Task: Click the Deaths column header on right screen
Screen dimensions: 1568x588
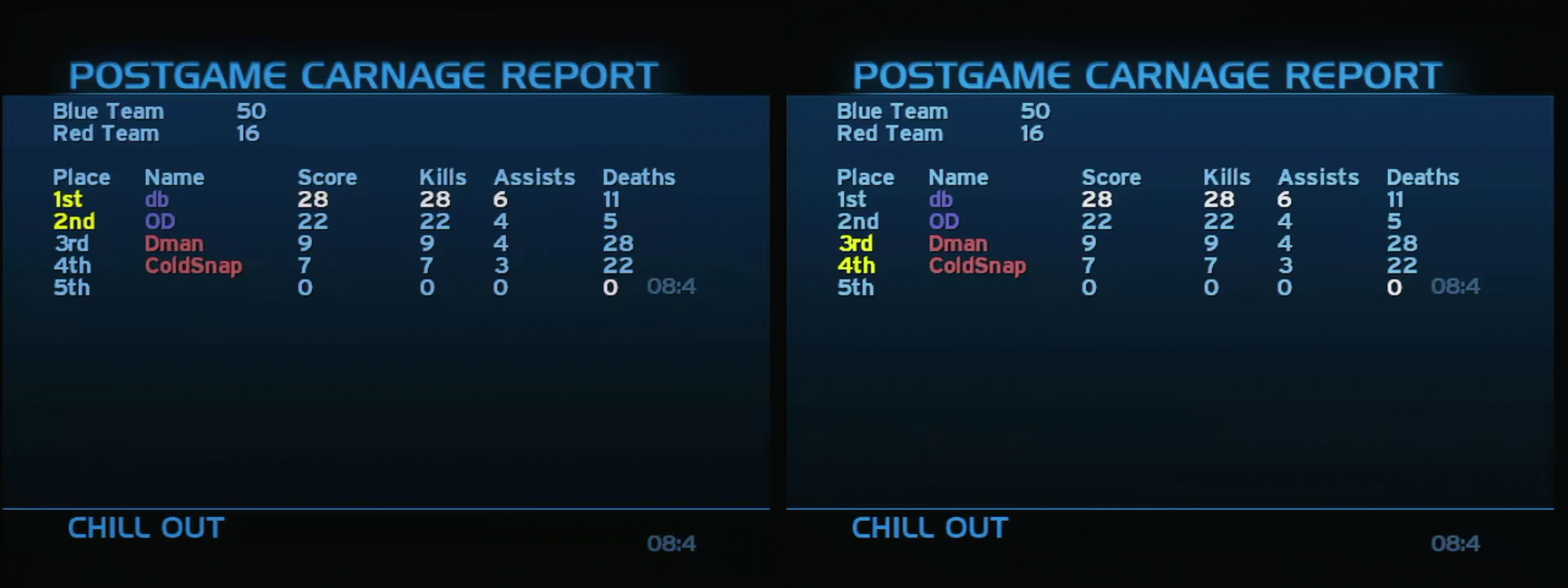Action: click(x=1423, y=177)
